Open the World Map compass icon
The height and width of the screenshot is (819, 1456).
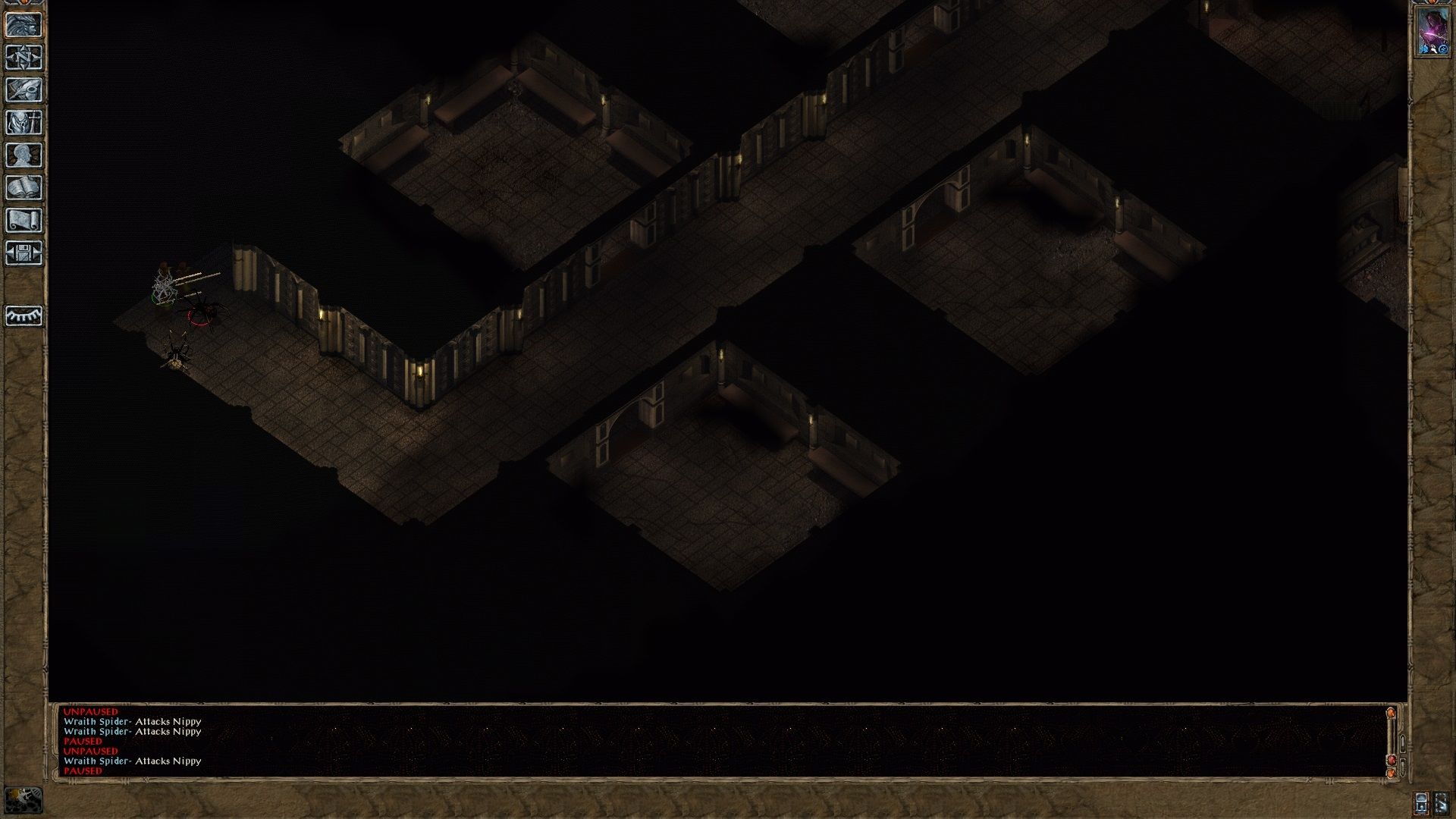(21, 58)
